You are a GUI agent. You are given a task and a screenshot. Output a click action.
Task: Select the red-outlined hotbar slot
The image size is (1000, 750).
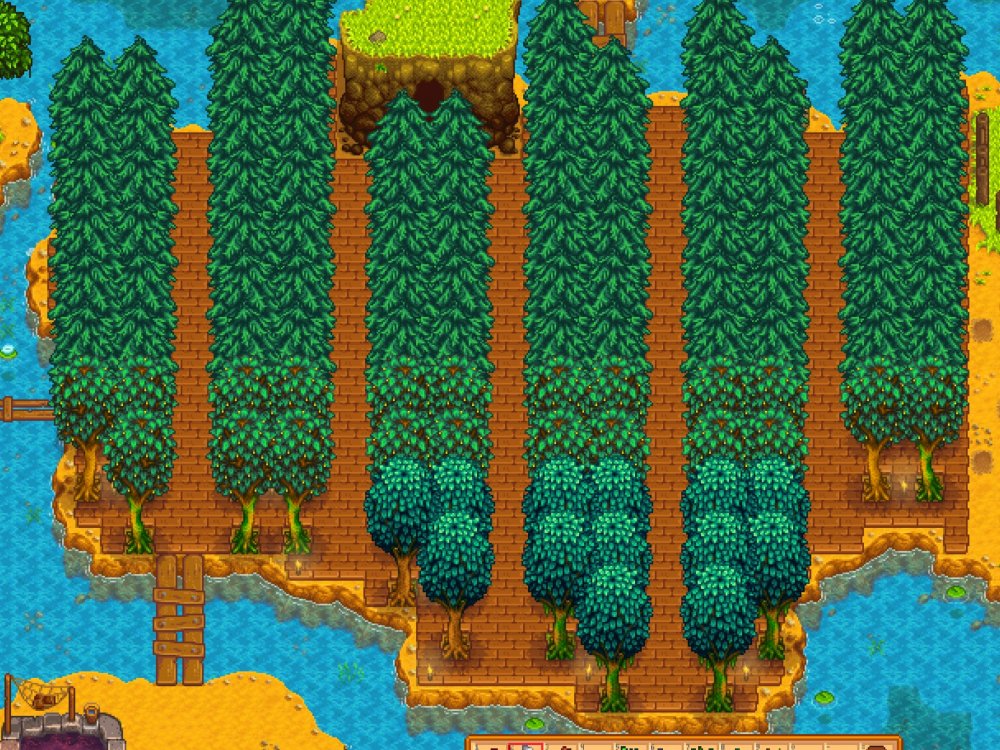pyautogui.click(x=524, y=745)
